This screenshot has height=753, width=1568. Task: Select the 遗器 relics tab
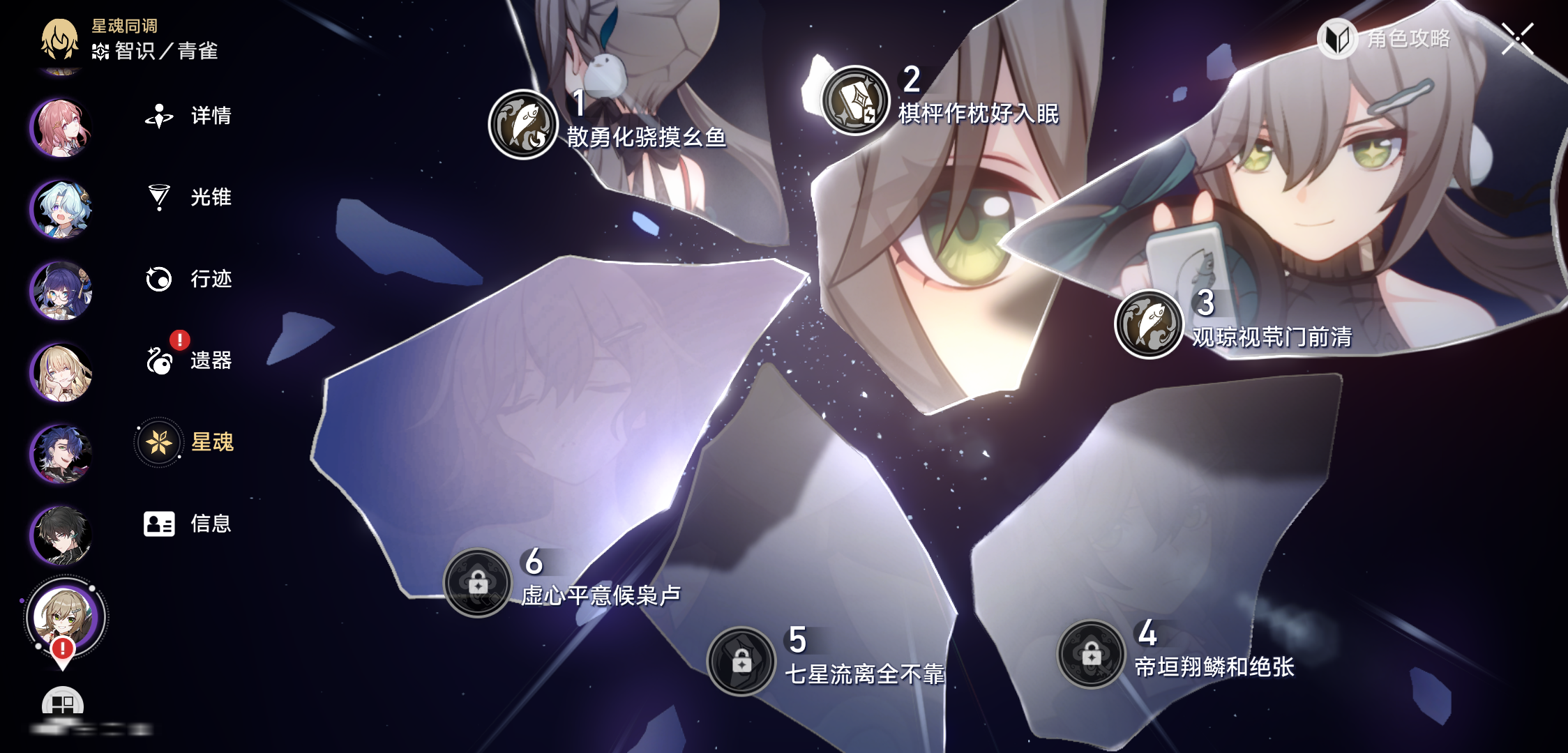188,360
